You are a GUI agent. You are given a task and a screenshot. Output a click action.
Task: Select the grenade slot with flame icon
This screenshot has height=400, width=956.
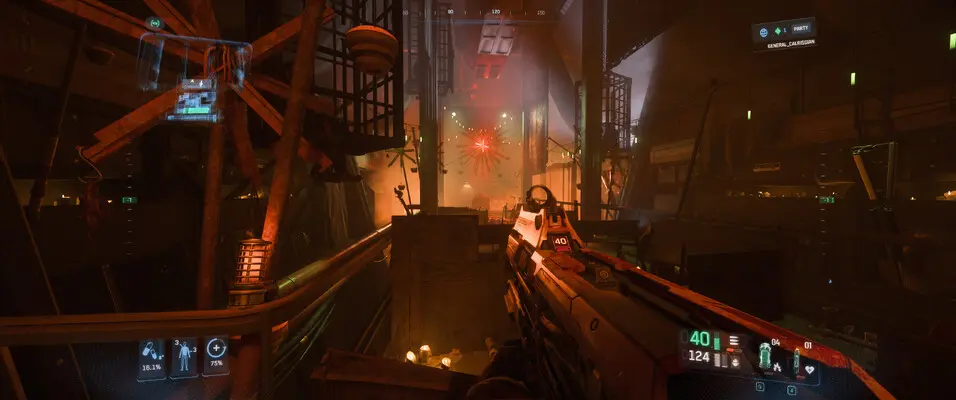pos(766,357)
